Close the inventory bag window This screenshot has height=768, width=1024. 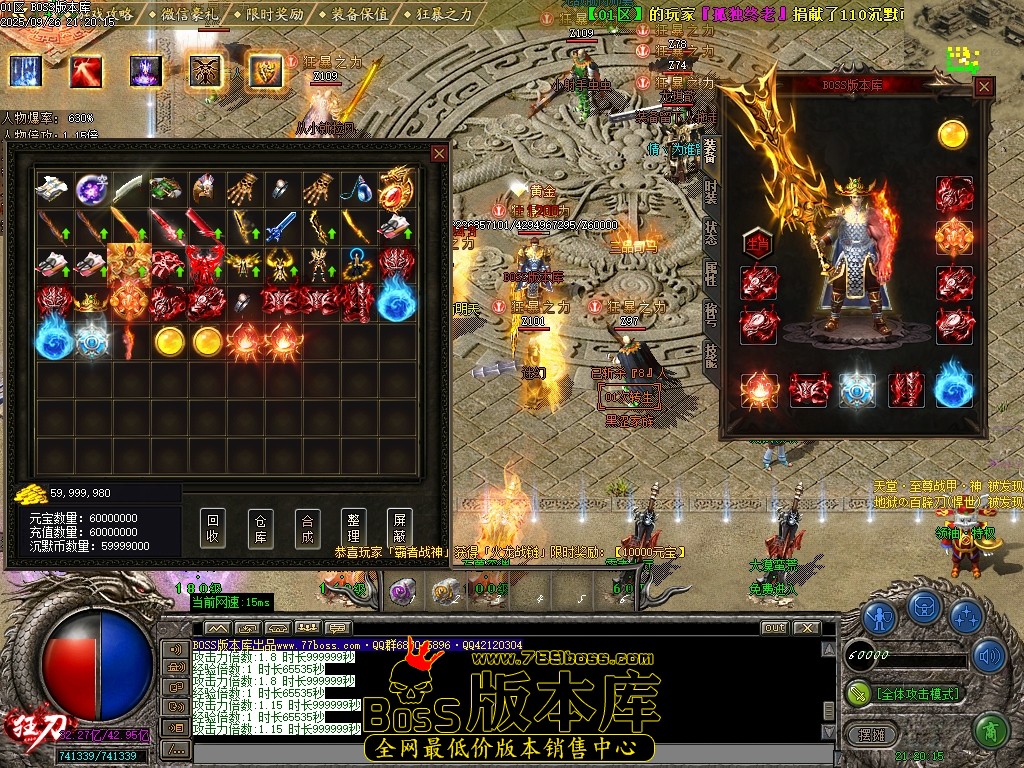tap(439, 153)
